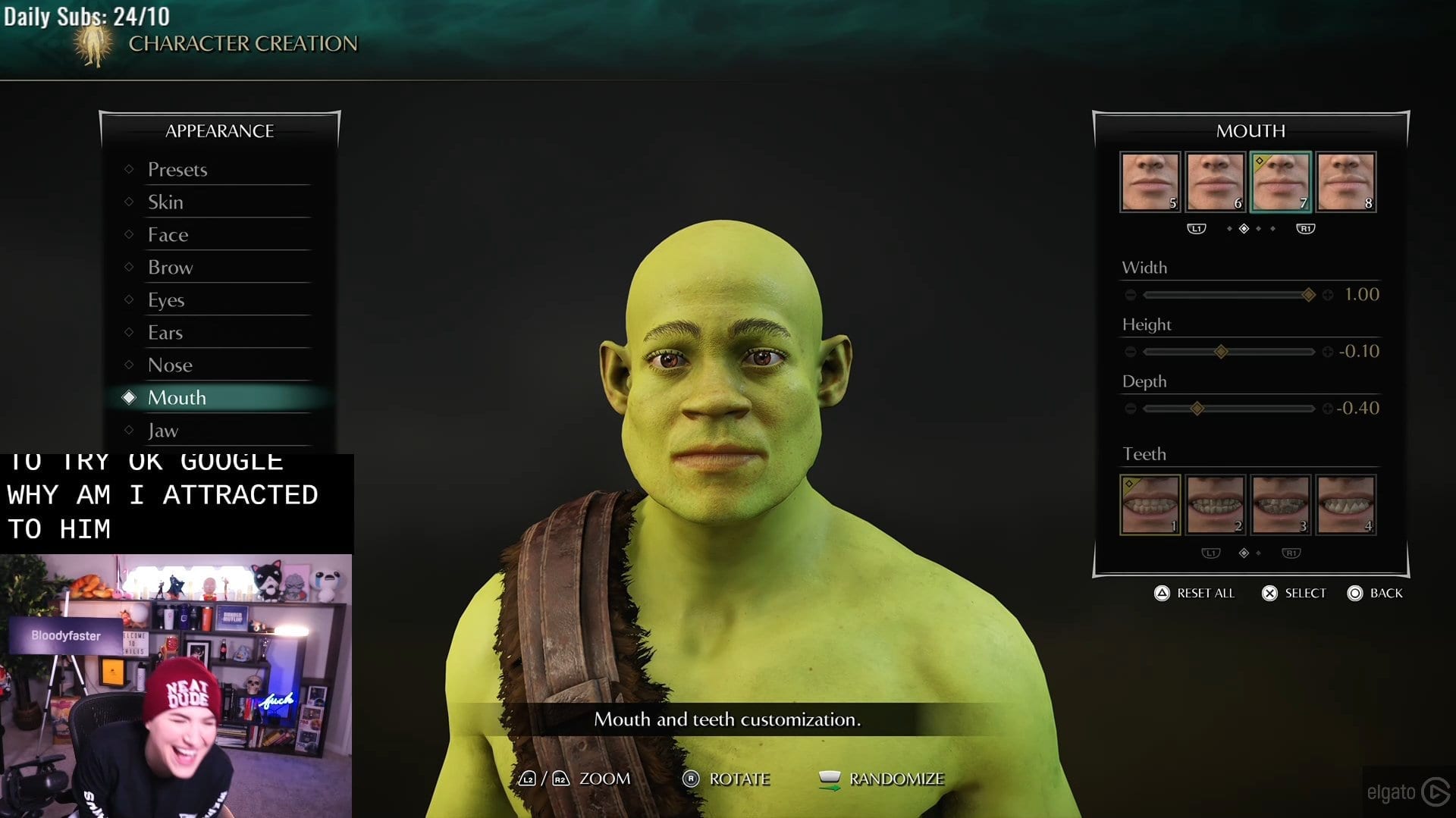Choose teeth style number 2

click(1215, 505)
